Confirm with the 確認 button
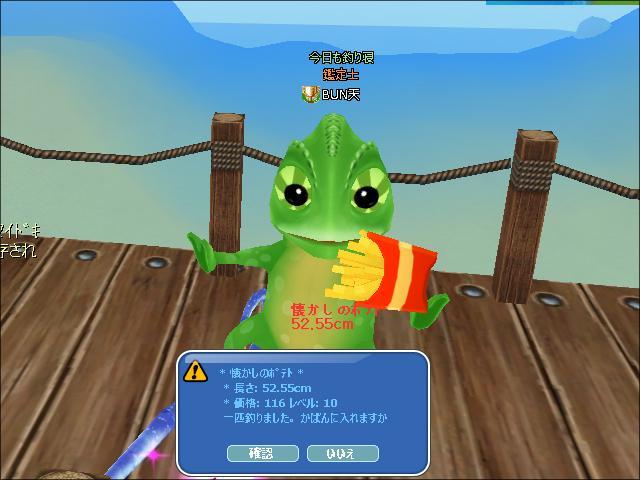Viewport: 640px width, 480px height. [261, 453]
